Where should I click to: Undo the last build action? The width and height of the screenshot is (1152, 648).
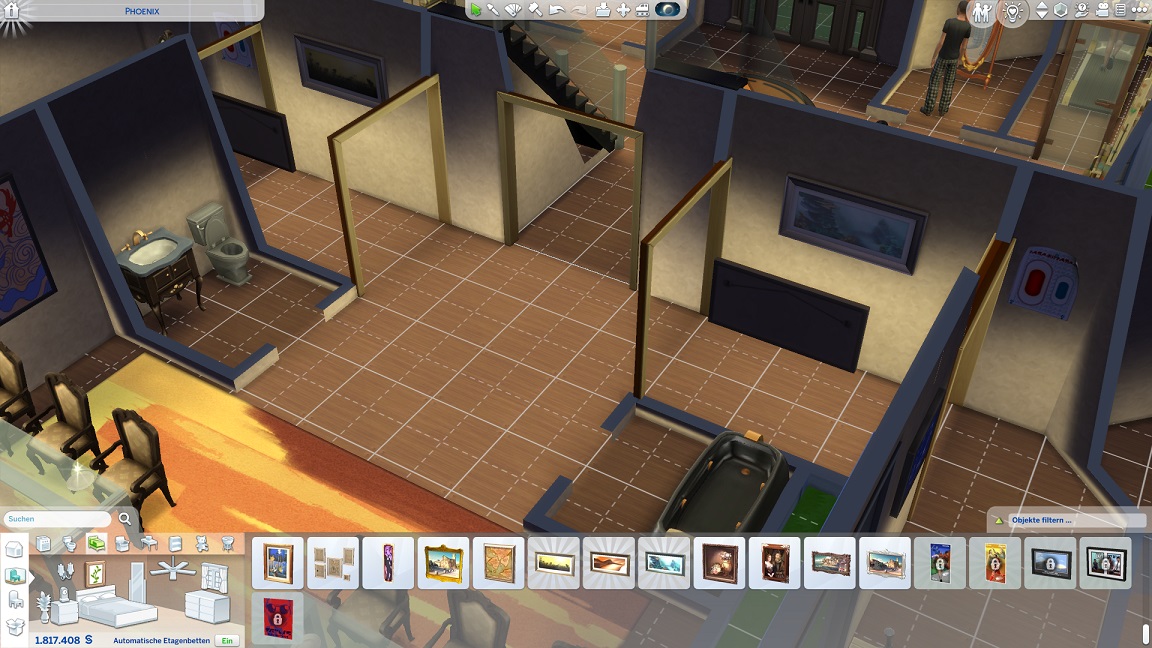(x=556, y=10)
